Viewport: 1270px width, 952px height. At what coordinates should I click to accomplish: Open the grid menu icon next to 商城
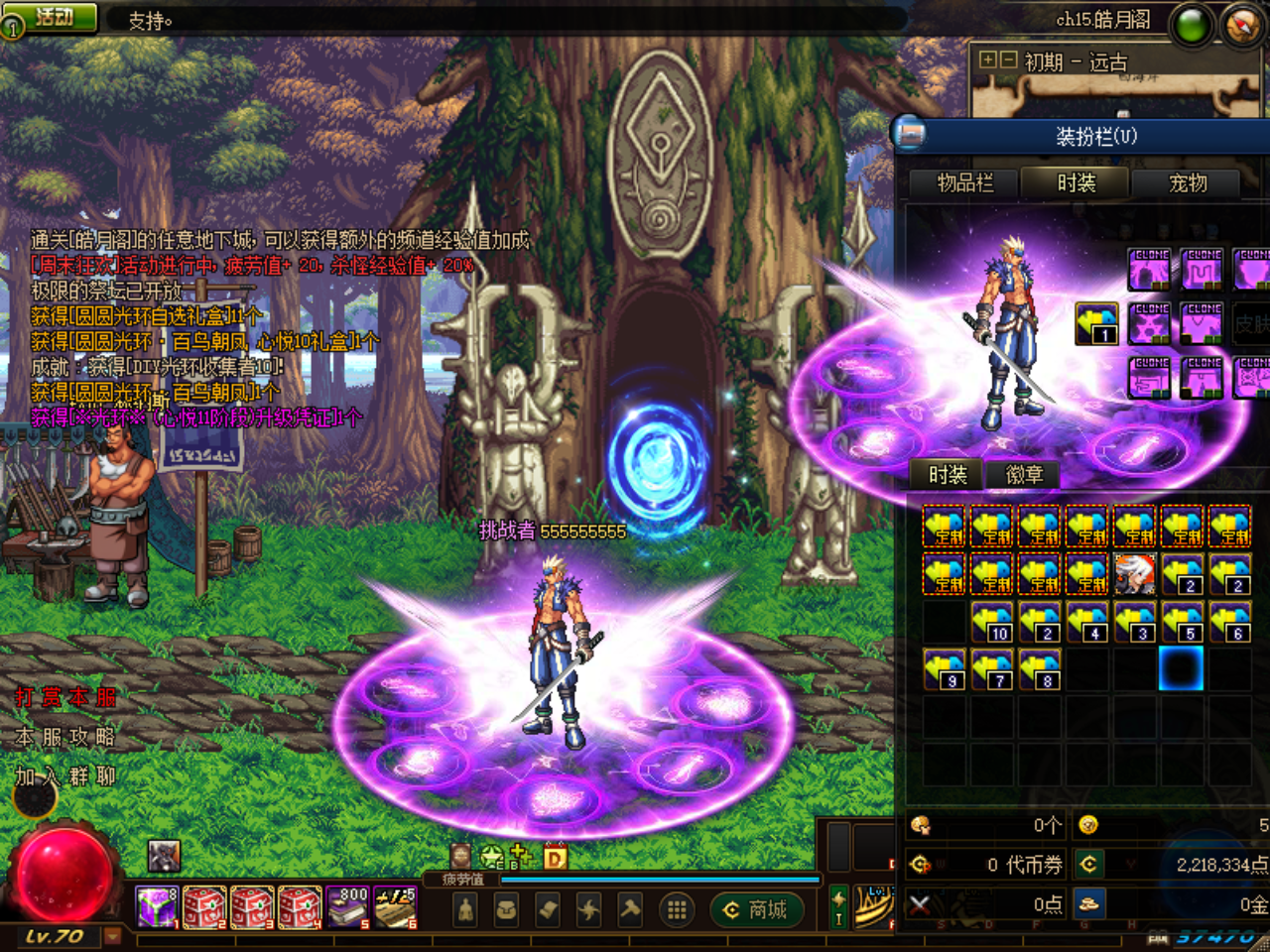tap(676, 908)
